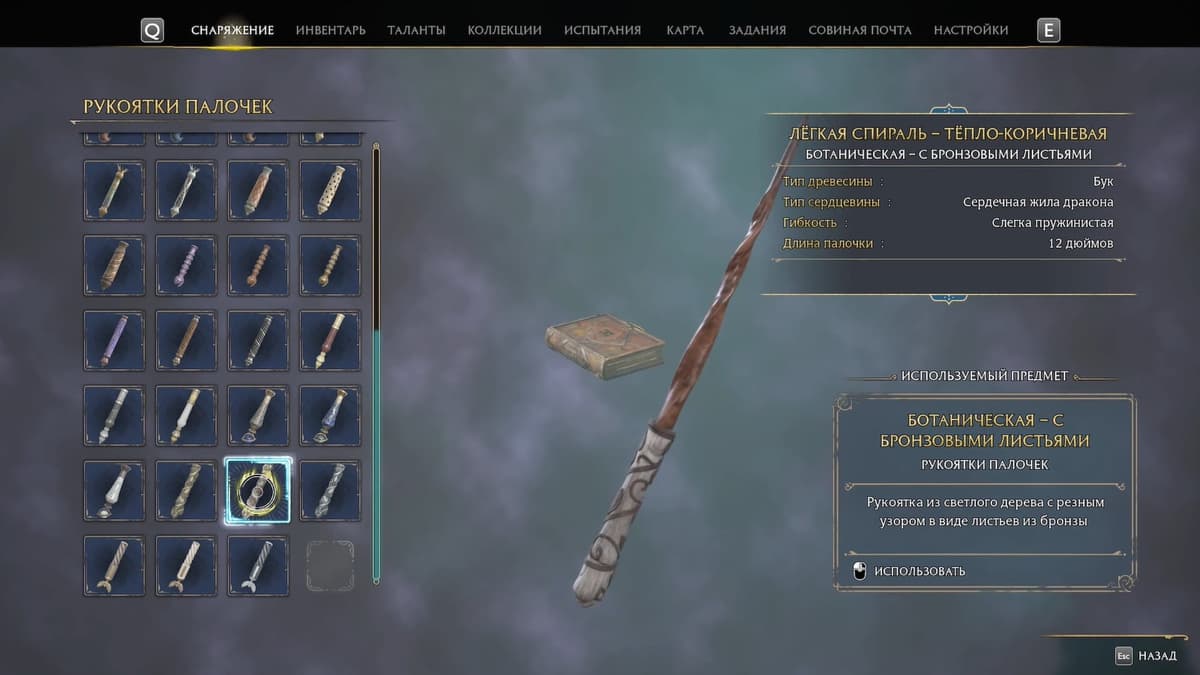
Task: Select the highlighted wand handle with gold ring
Action: tap(258, 490)
